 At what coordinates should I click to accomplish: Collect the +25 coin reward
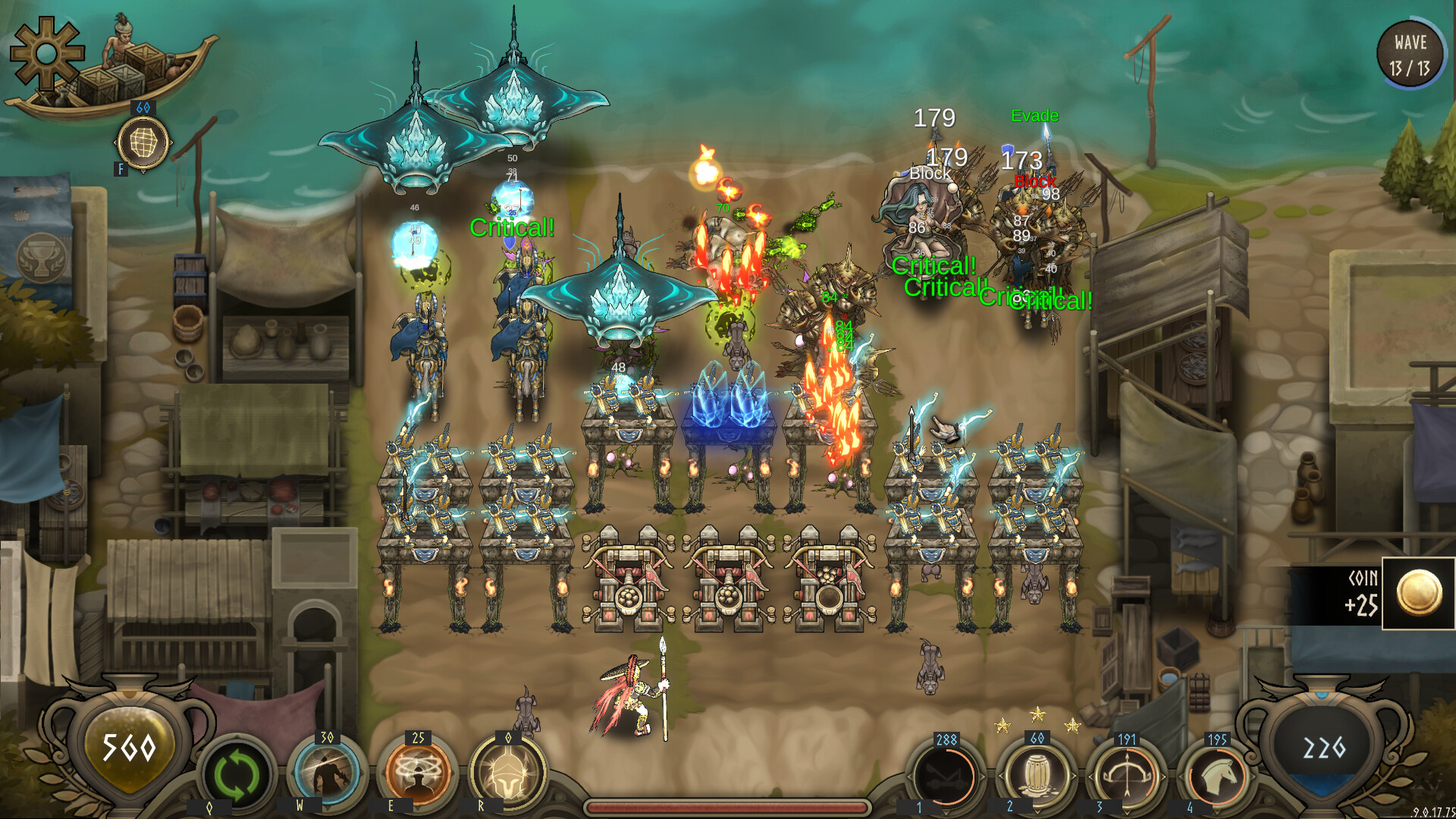click(1418, 593)
